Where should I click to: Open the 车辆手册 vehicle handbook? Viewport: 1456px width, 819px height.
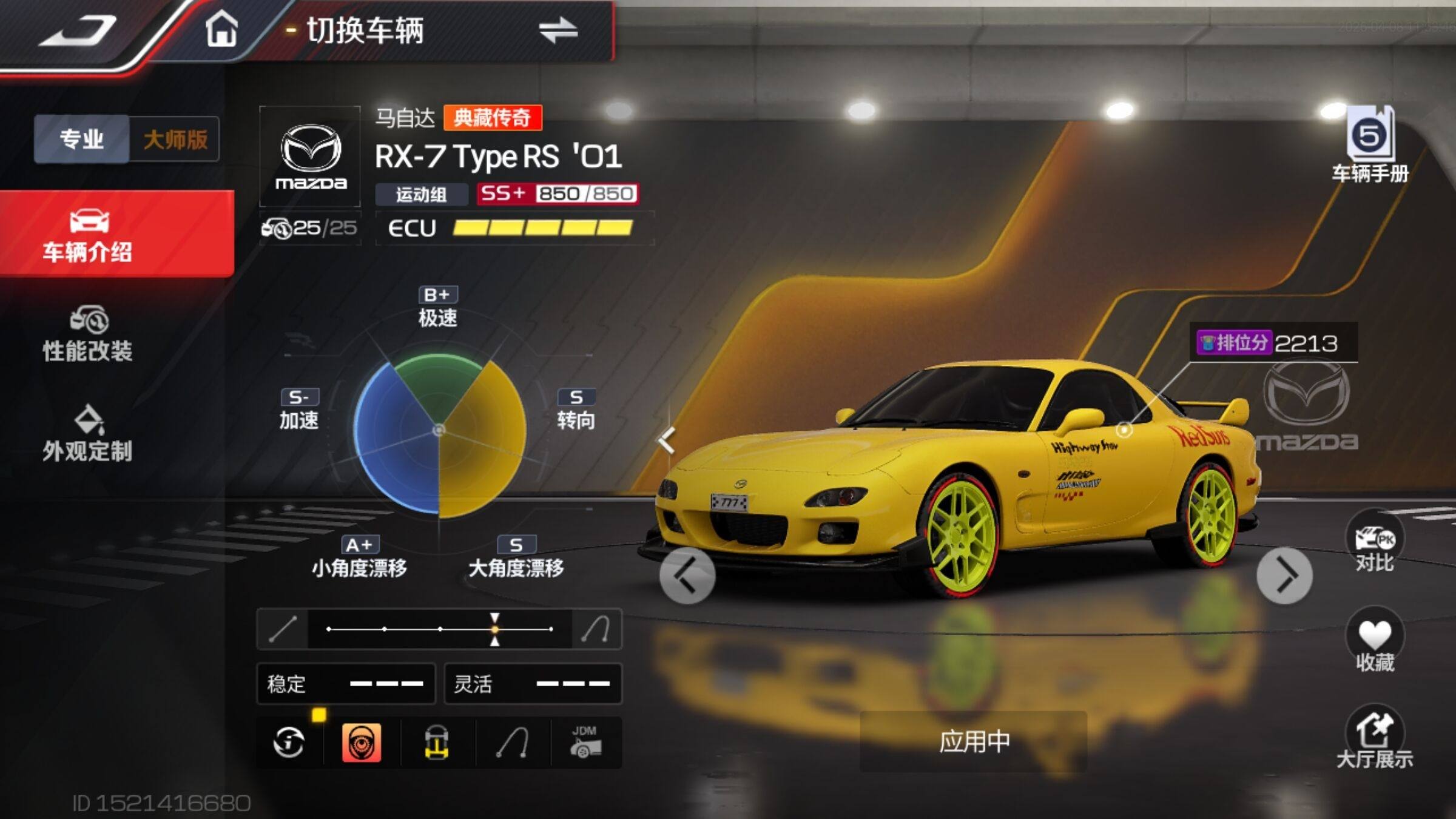[x=1370, y=146]
